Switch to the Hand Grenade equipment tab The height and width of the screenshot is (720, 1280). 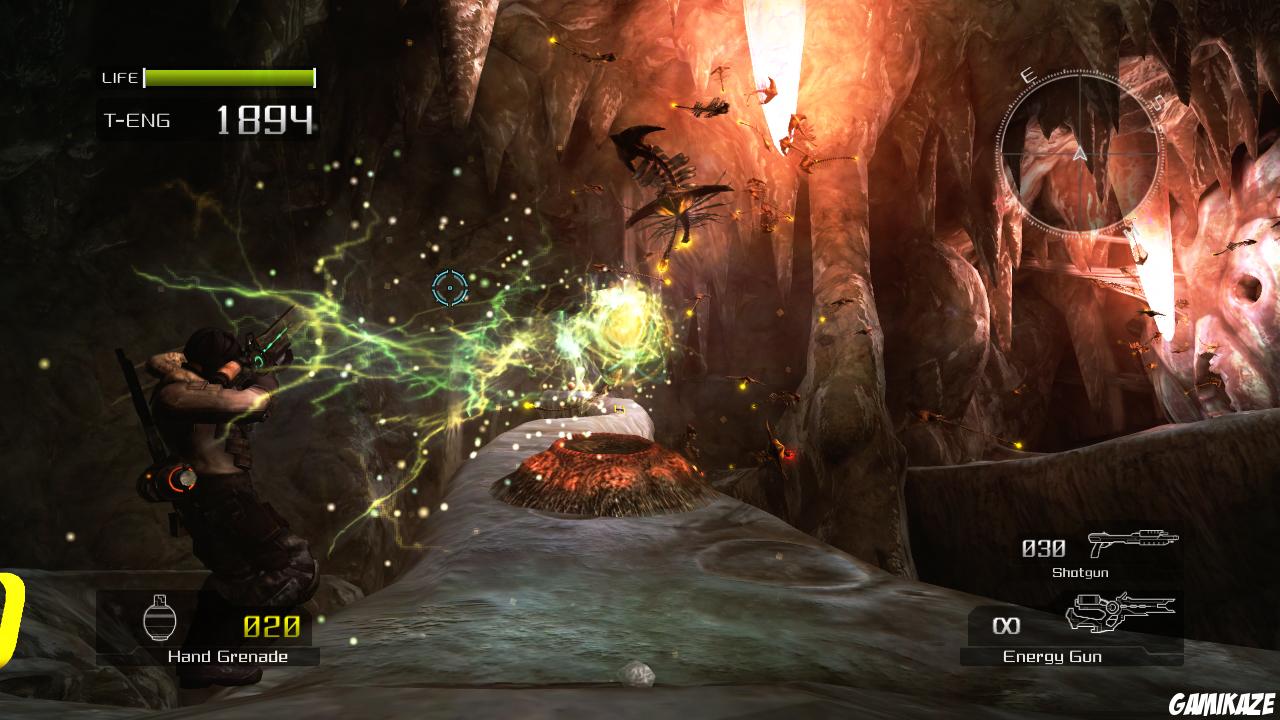tap(228, 657)
